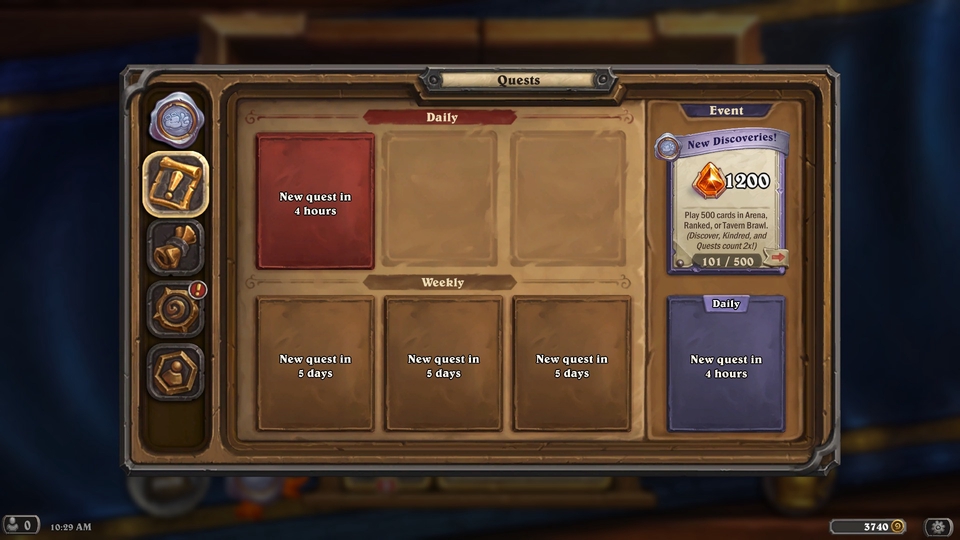Click the red arrow on the event quest
This screenshot has width=960, height=540.
[x=776, y=258]
